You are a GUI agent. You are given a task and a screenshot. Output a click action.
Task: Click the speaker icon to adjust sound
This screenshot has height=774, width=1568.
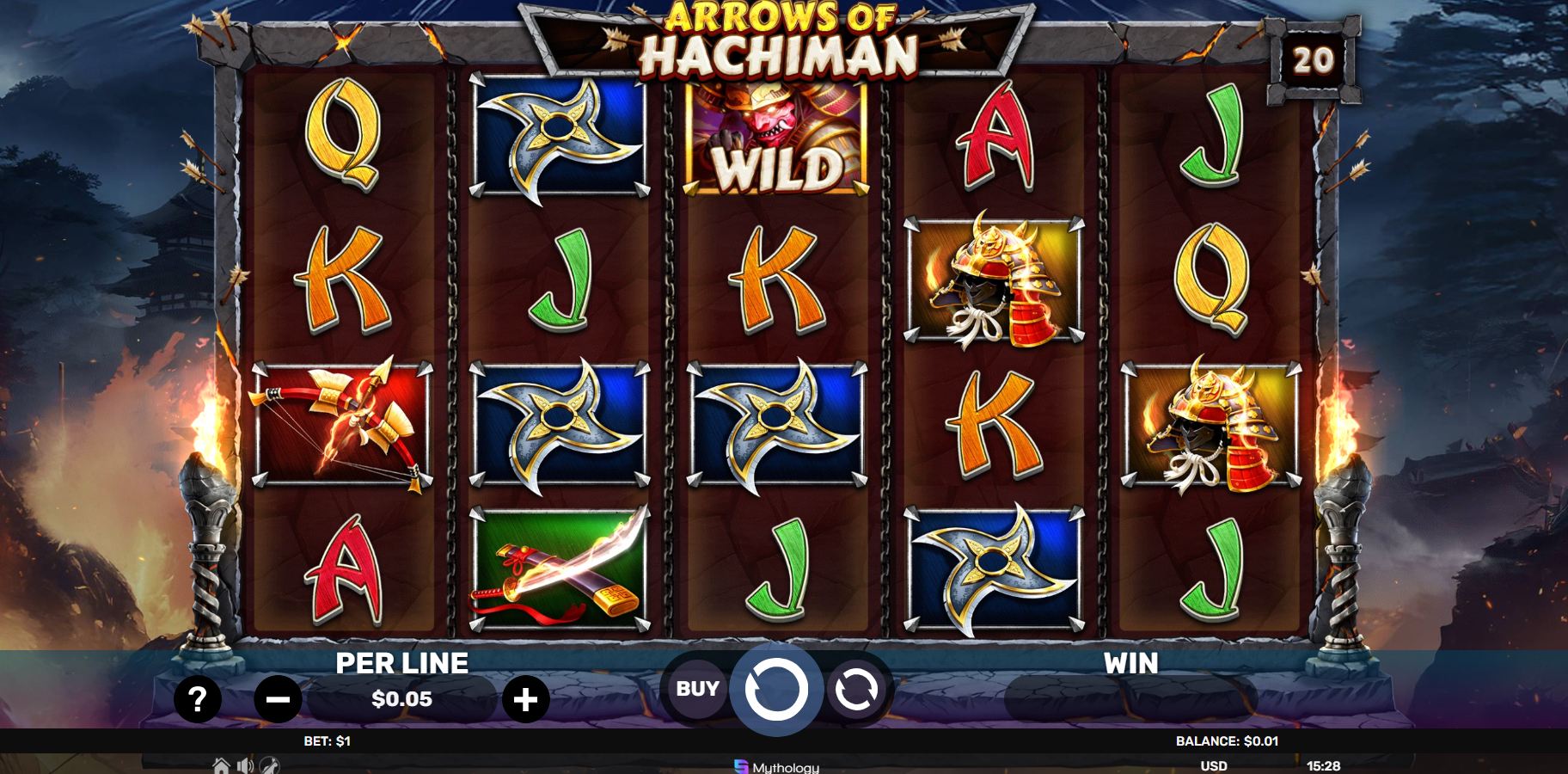tap(245, 765)
